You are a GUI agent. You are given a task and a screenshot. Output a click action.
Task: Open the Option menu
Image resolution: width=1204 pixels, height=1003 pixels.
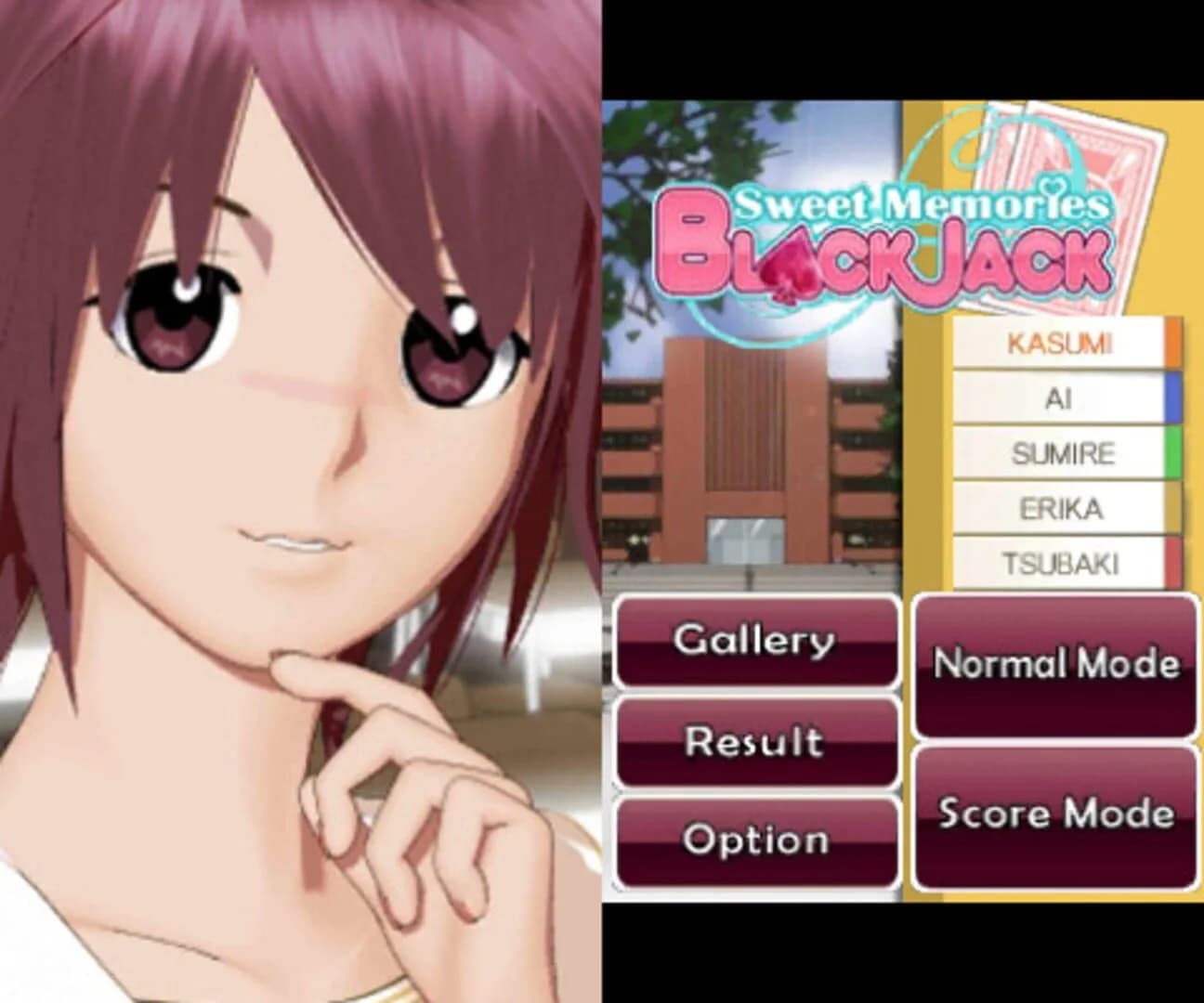coord(756,840)
